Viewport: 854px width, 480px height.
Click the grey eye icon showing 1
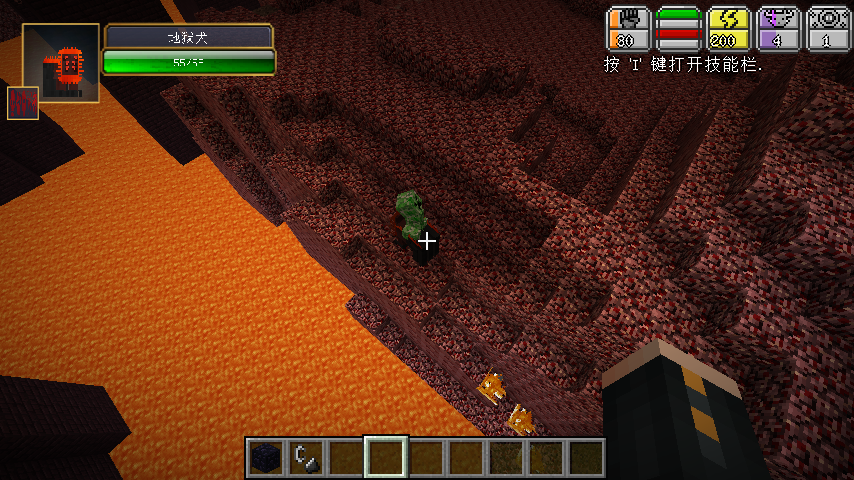[827, 29]
